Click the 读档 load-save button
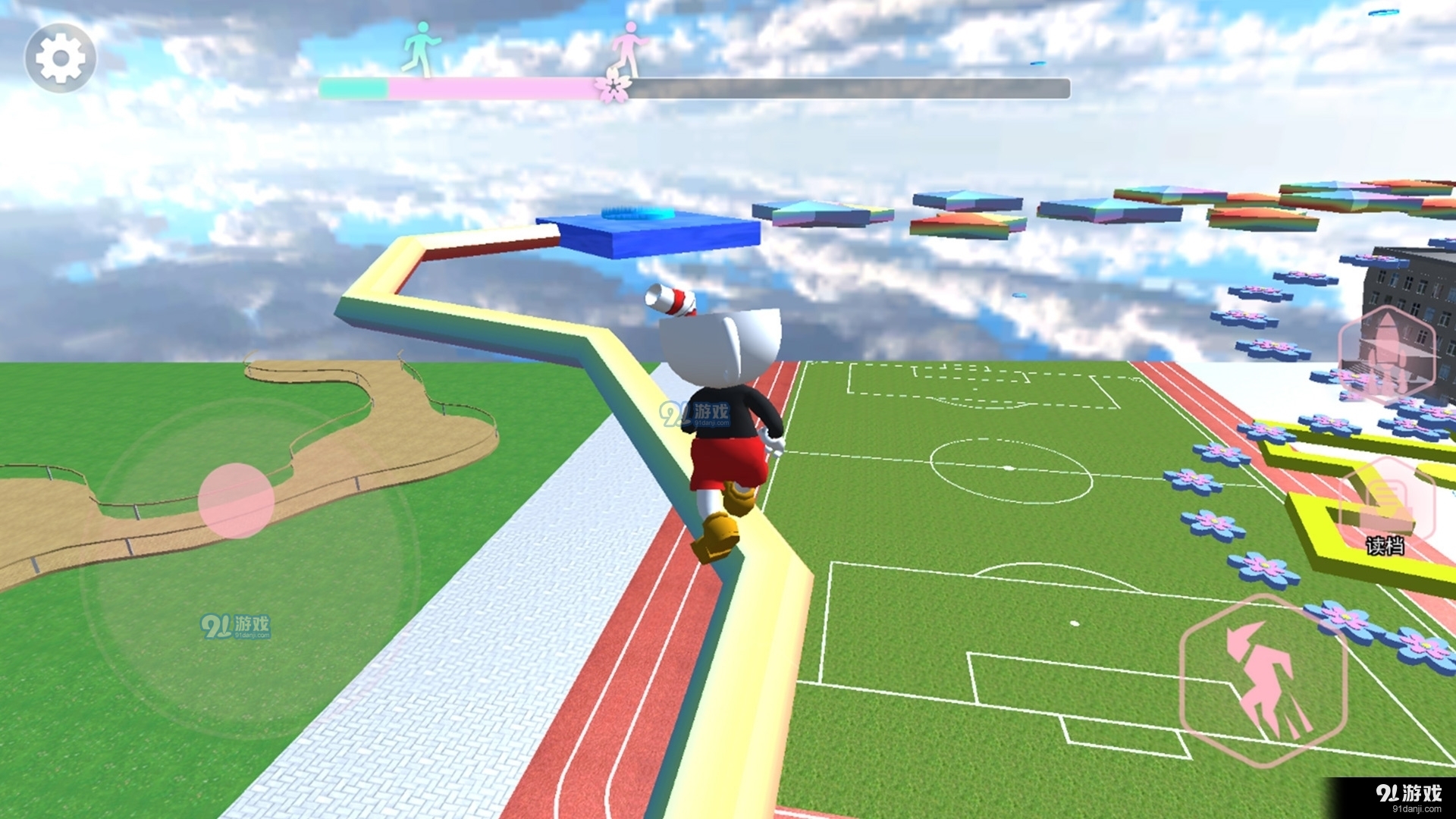This screenshot has height=819, width=1456. 1387,506
